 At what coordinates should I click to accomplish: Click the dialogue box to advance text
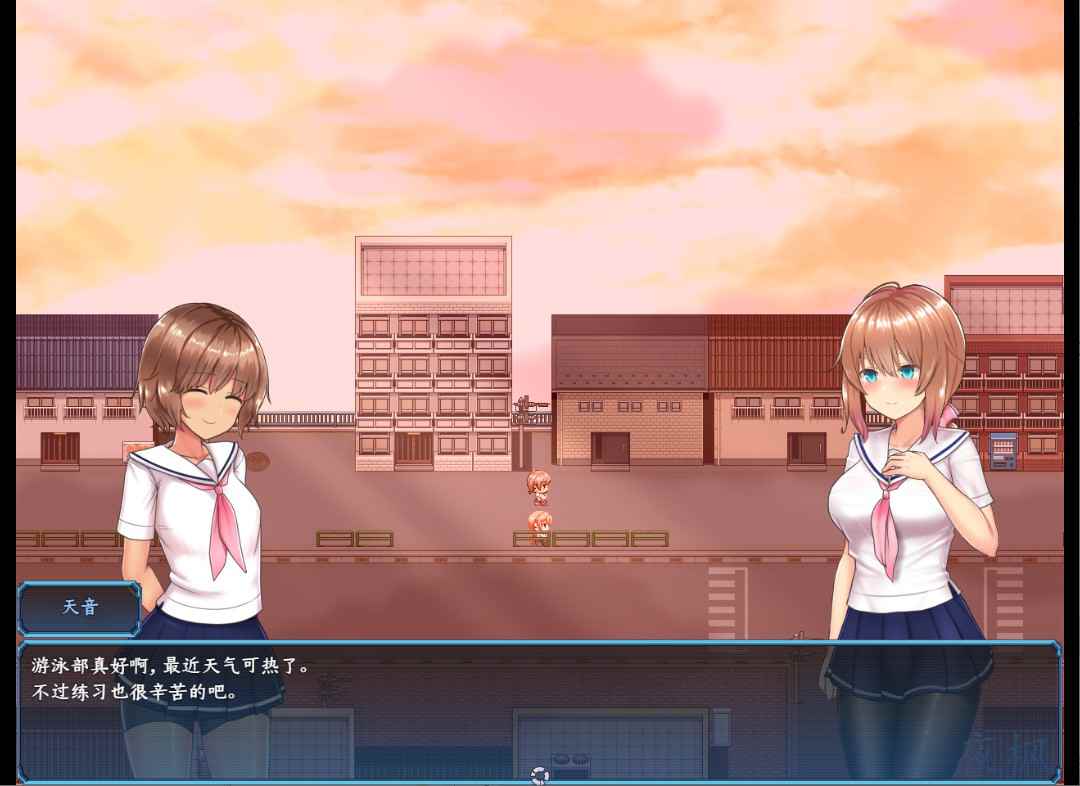point(540,711)
